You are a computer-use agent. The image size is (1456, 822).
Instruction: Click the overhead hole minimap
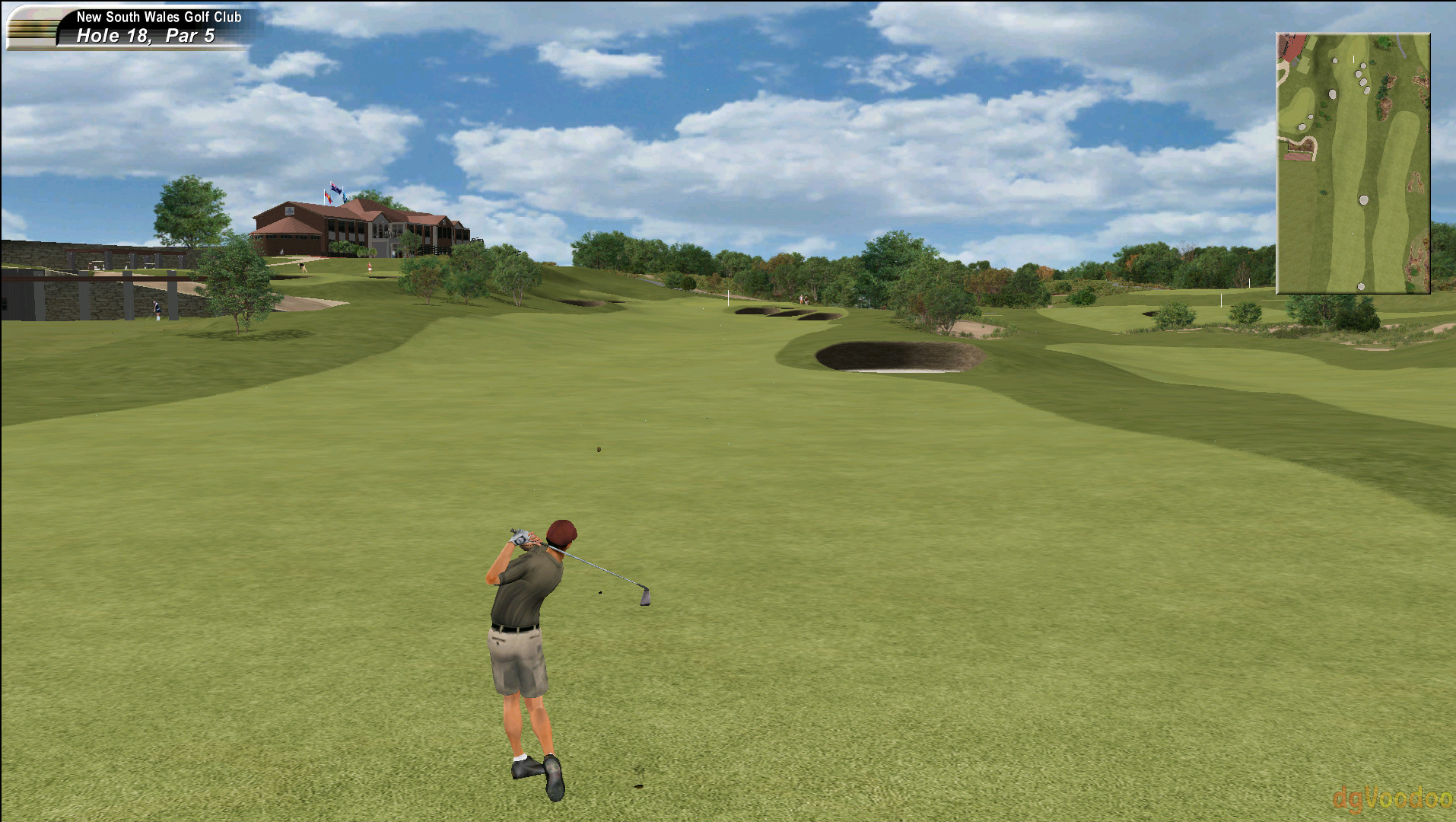tap(1353, 163)
